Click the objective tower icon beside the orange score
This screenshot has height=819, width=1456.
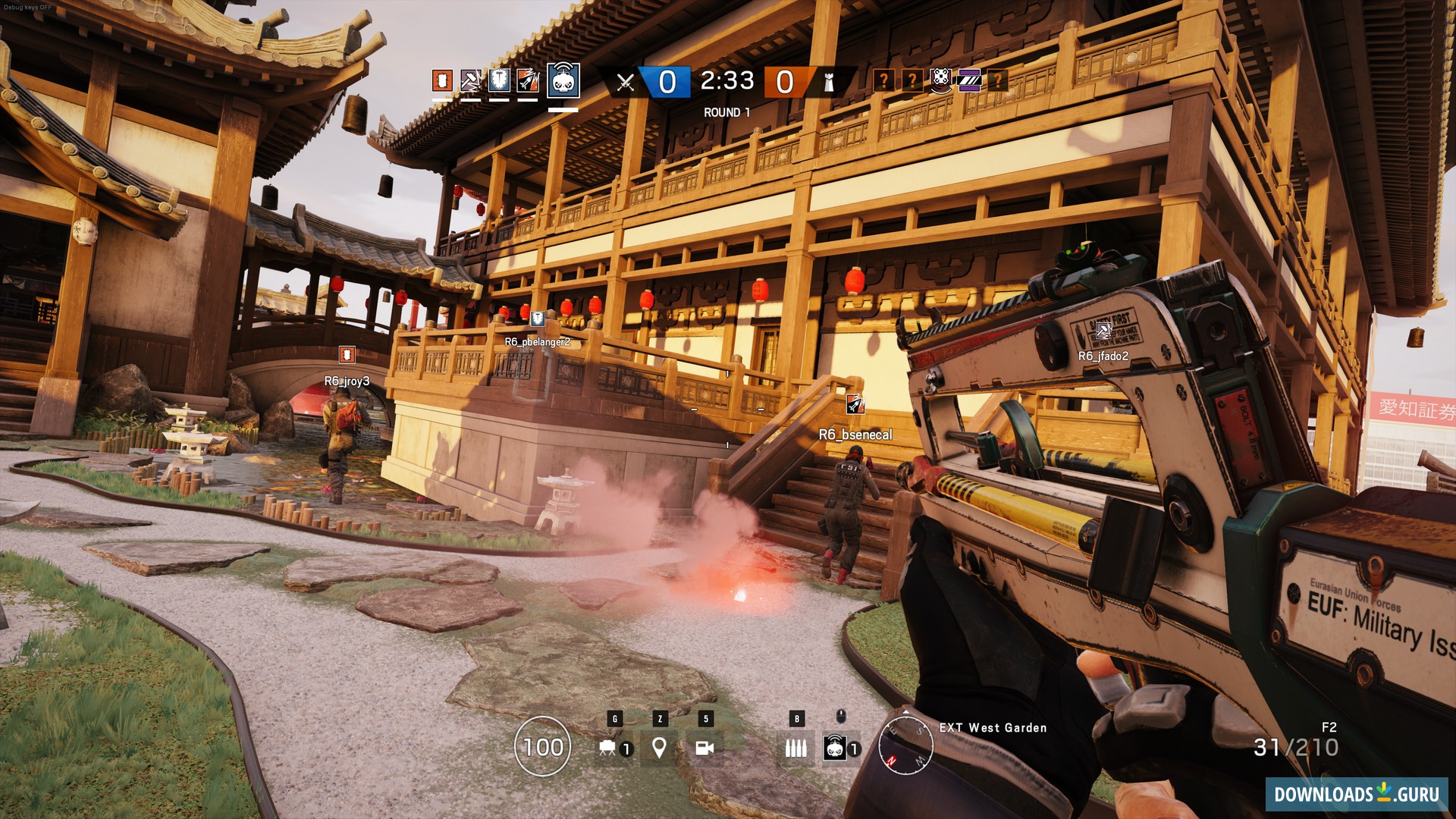coord(830,82)
